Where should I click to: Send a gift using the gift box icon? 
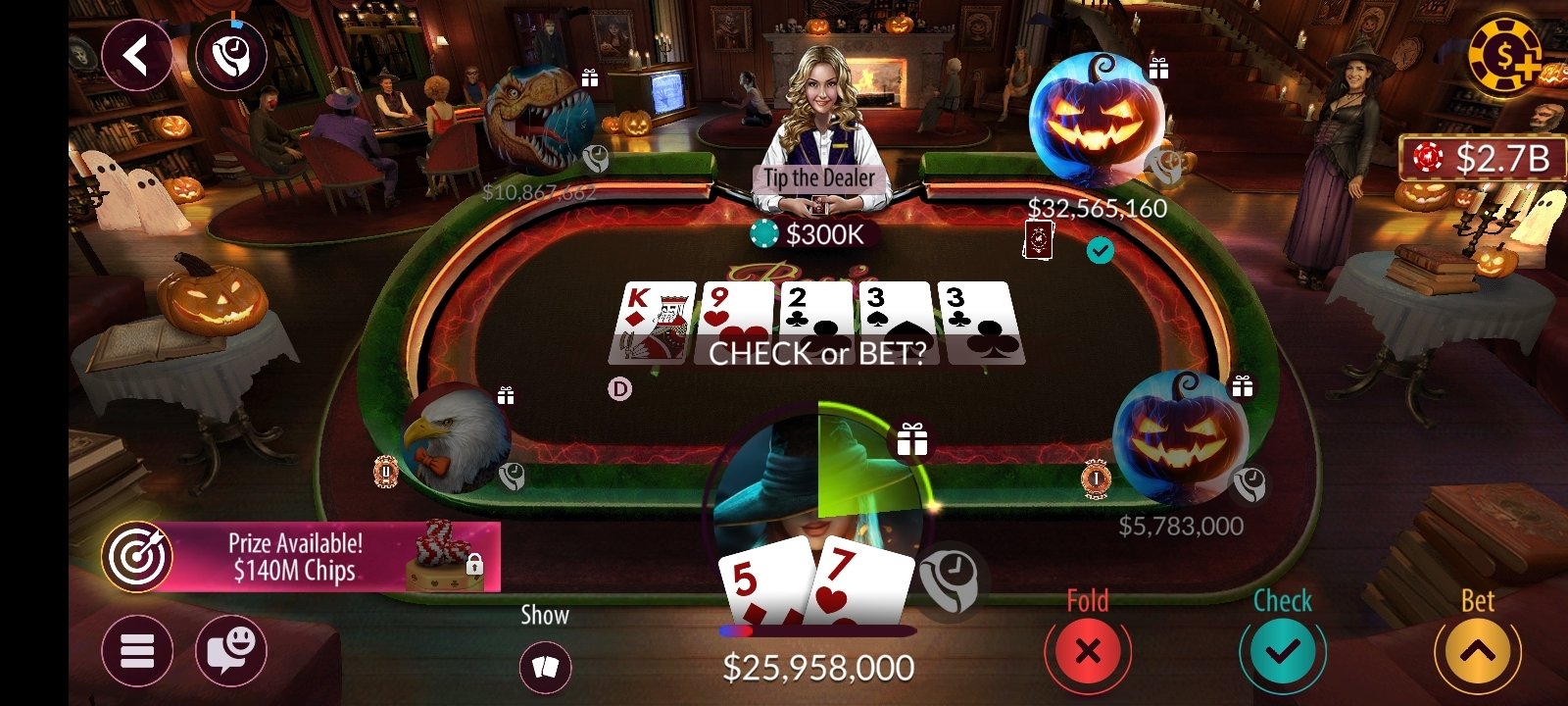[x=913, y=440]
